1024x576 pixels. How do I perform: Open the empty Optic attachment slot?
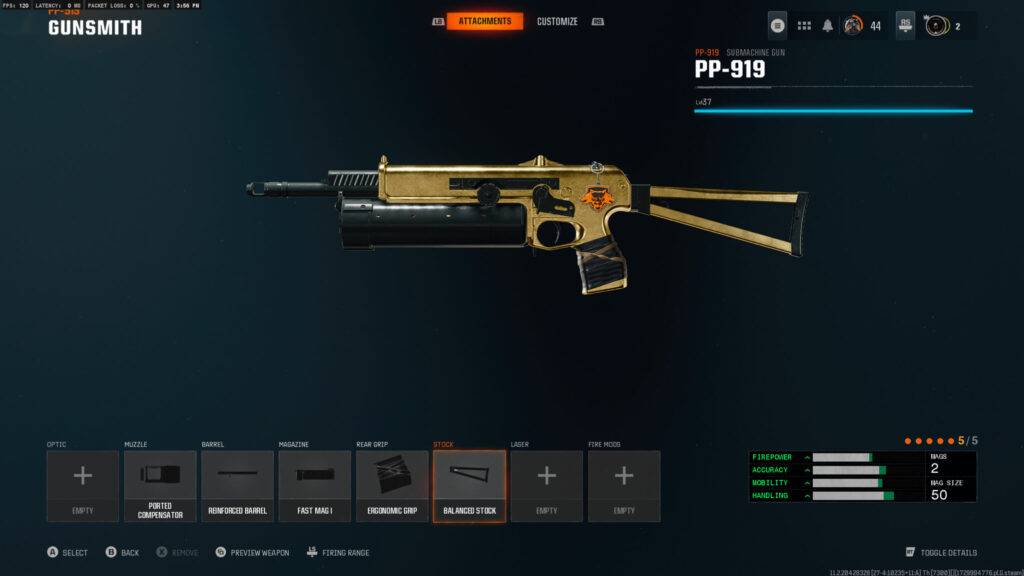pyautogui.click(x=83, y=485)
